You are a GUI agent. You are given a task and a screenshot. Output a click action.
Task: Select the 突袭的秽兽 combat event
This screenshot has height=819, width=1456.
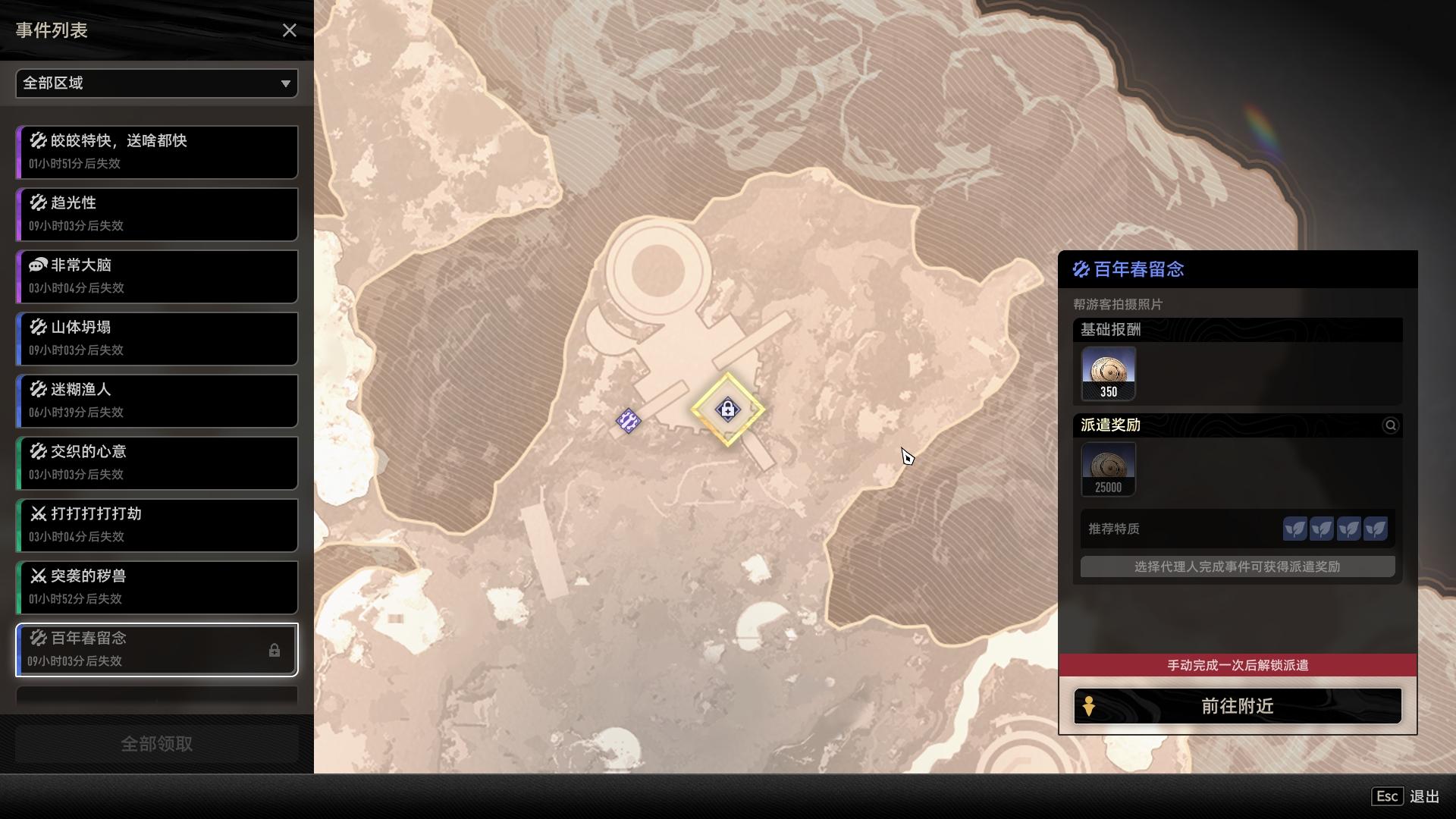coord(157,587)
